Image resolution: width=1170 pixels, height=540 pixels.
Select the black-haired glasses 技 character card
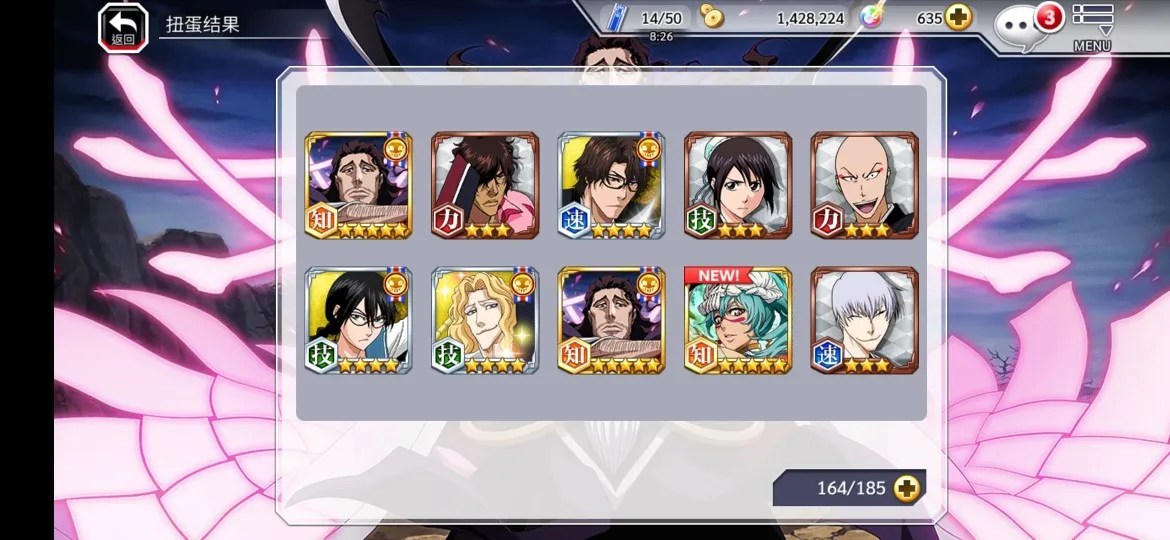358,320
